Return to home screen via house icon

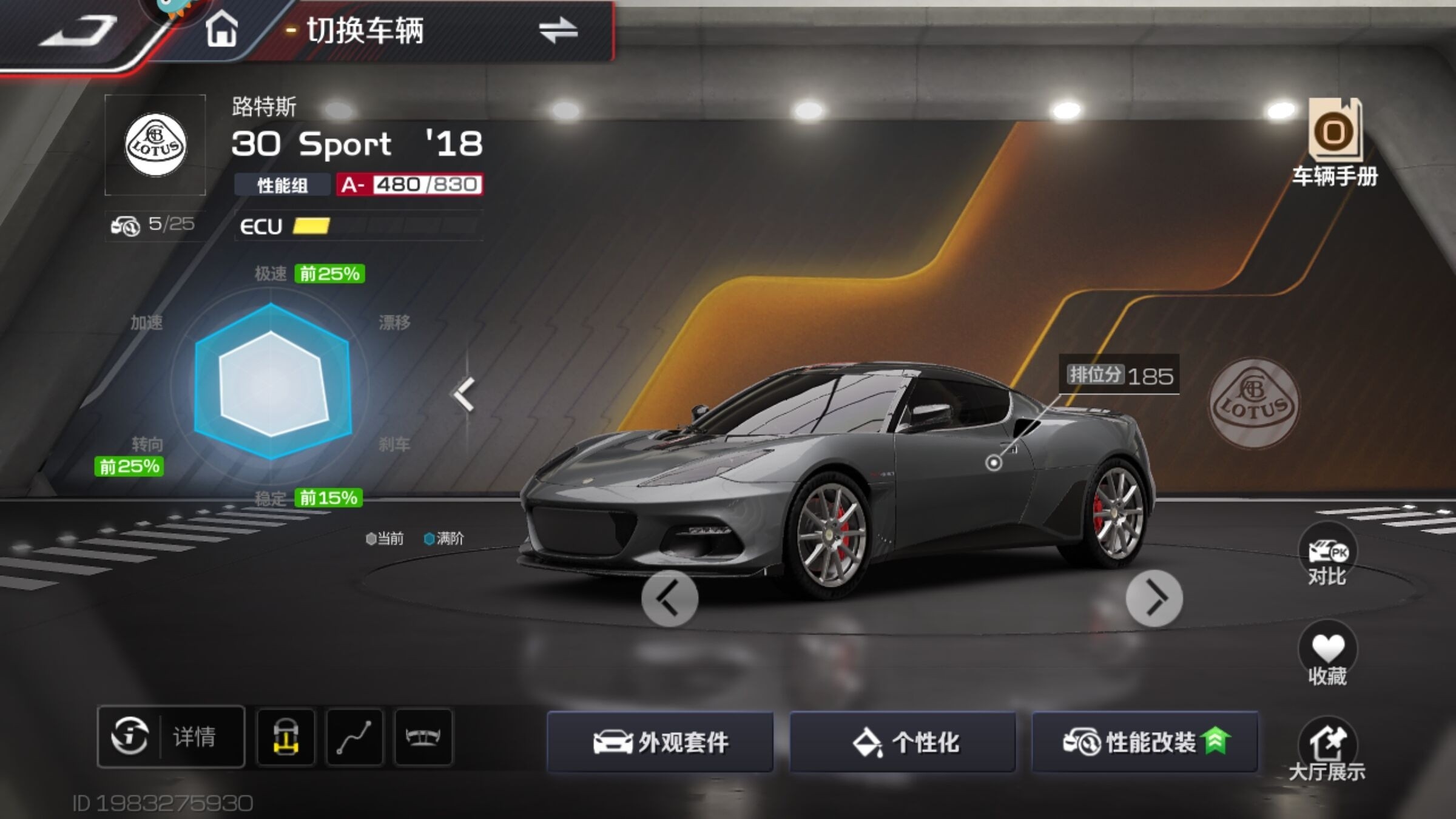221,30
